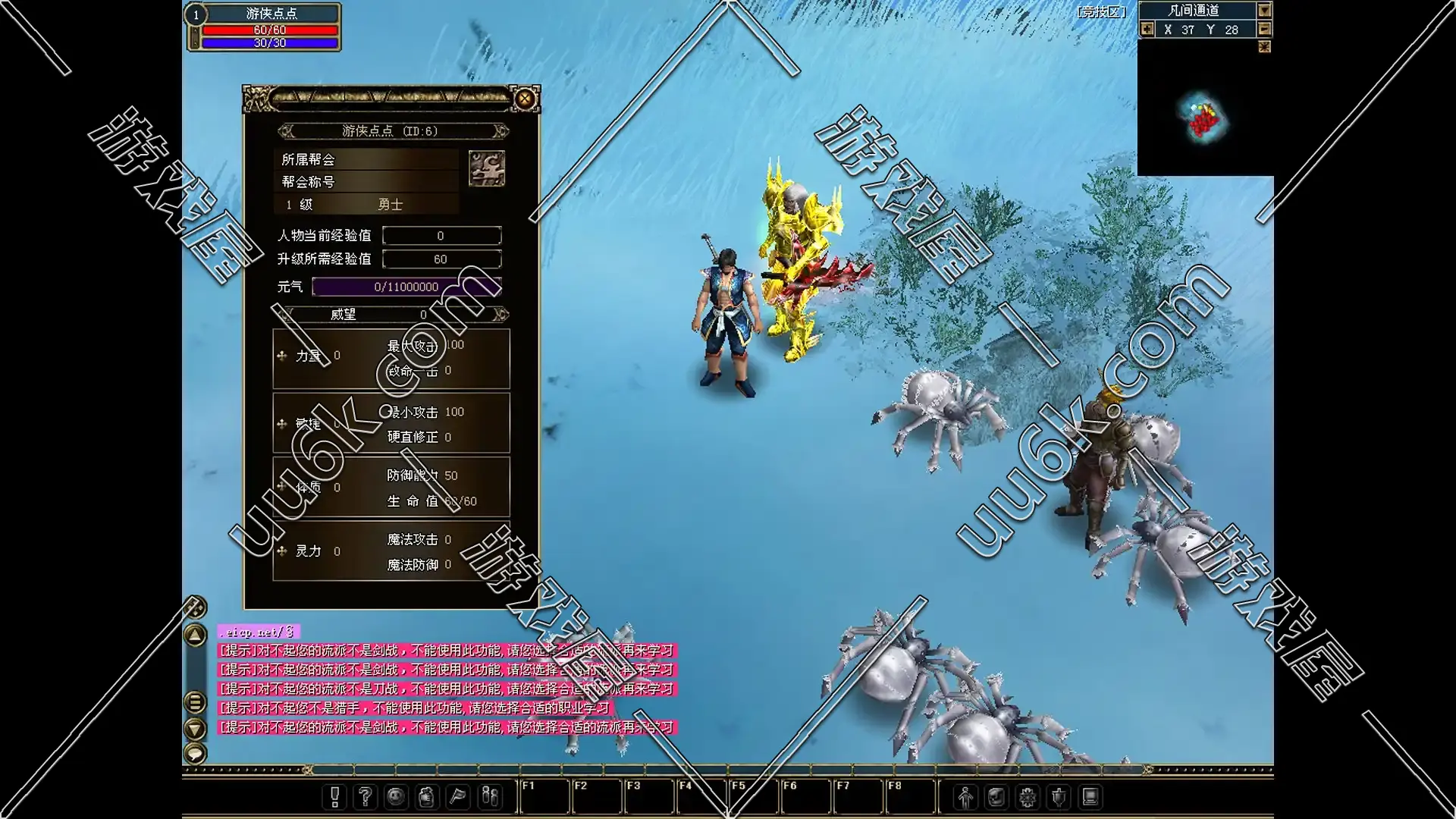1456x819 pixels.
Task: Open the emoticon smiley icon on toolbar
Action: point(395,796)
